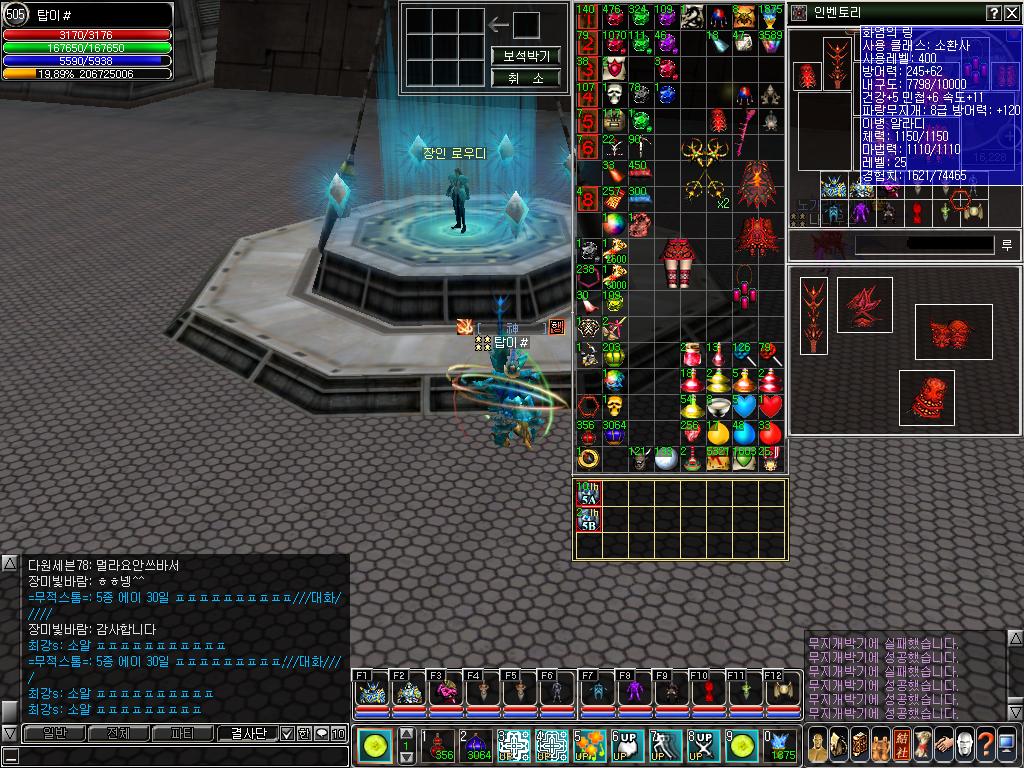The height and width of the screenshot is (768, 1024).
Task: Use the red potion in belt slot 1
Action: coord(437,745)
